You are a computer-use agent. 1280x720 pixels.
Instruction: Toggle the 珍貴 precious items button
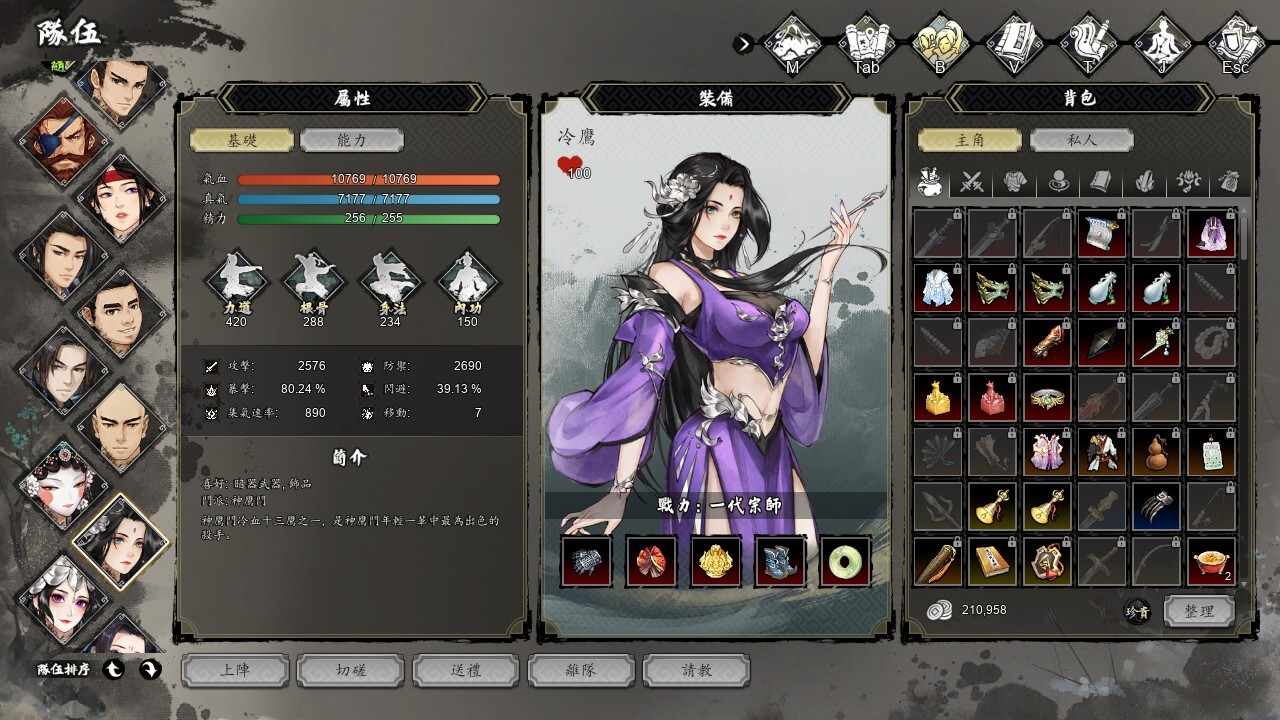click(1137, 611)
